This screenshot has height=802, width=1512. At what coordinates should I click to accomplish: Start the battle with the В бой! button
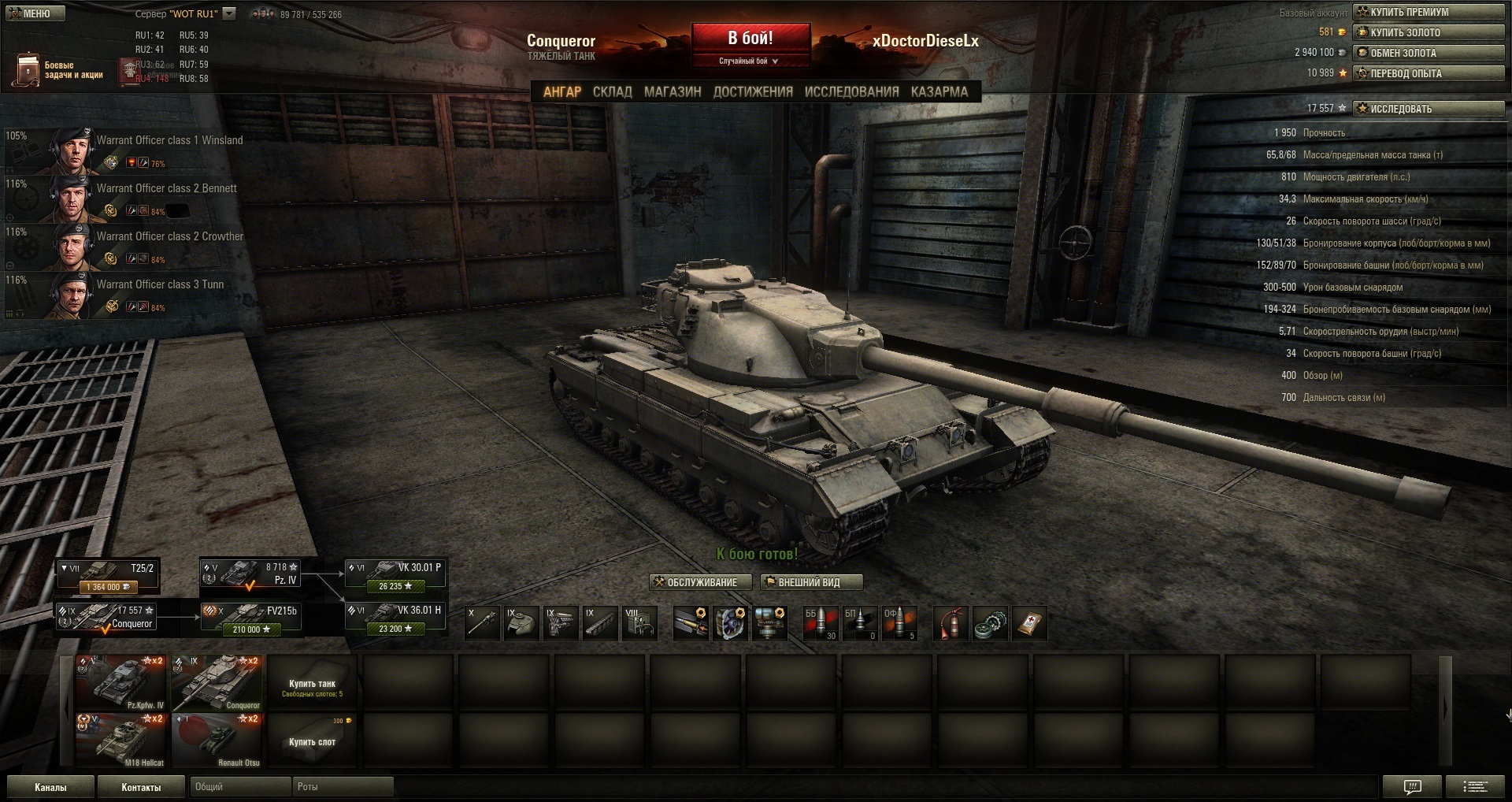coord(750,39)
